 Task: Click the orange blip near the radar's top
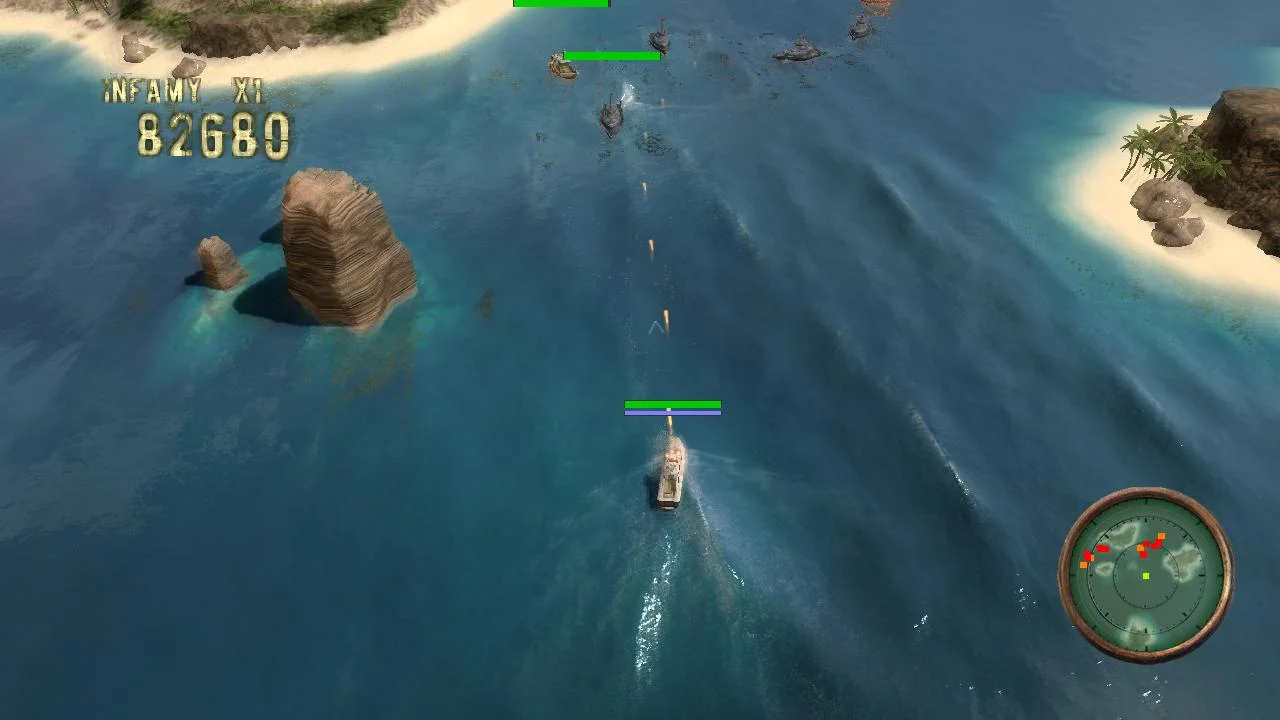[1162, 536]
